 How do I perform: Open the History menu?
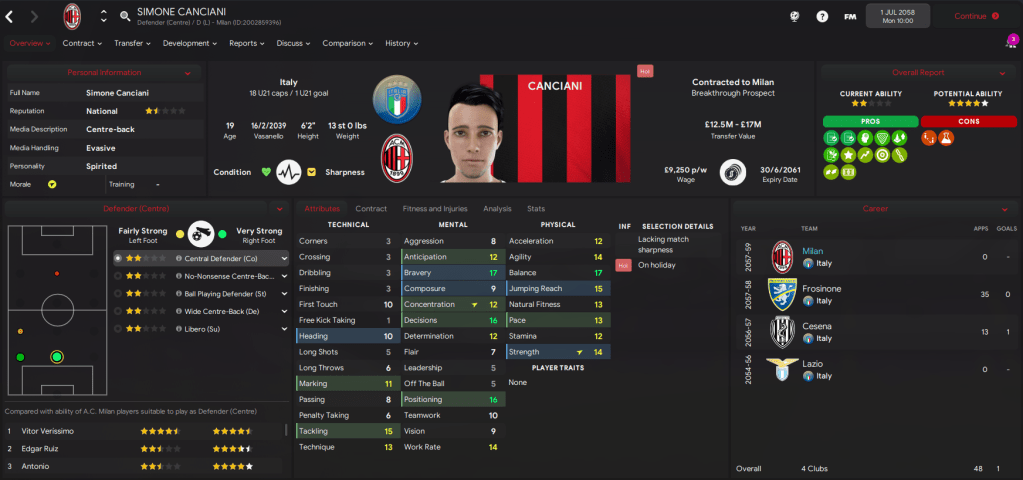pos(401,43)
